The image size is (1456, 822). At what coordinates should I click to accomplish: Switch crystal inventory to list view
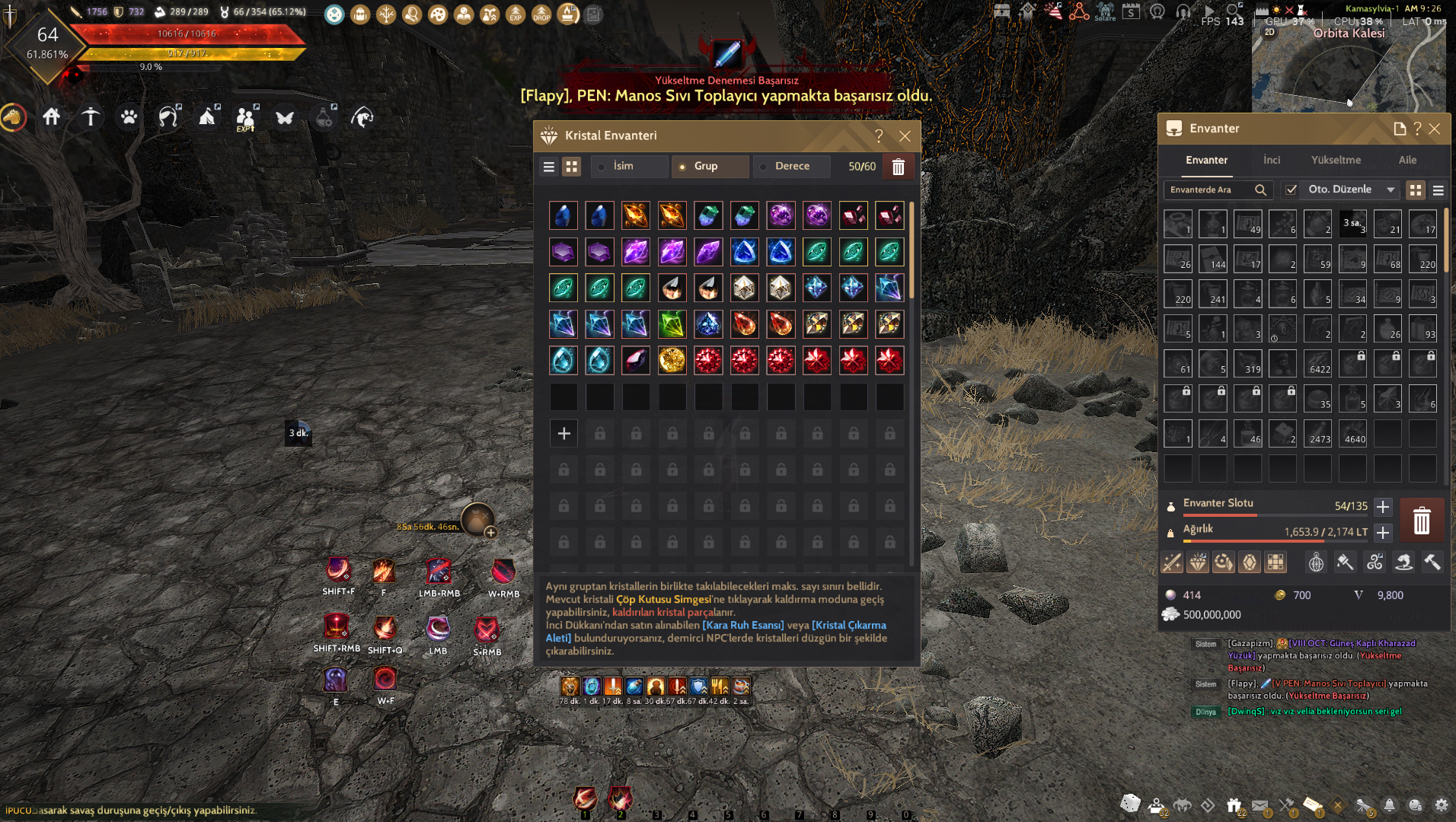tap(549, 167)
